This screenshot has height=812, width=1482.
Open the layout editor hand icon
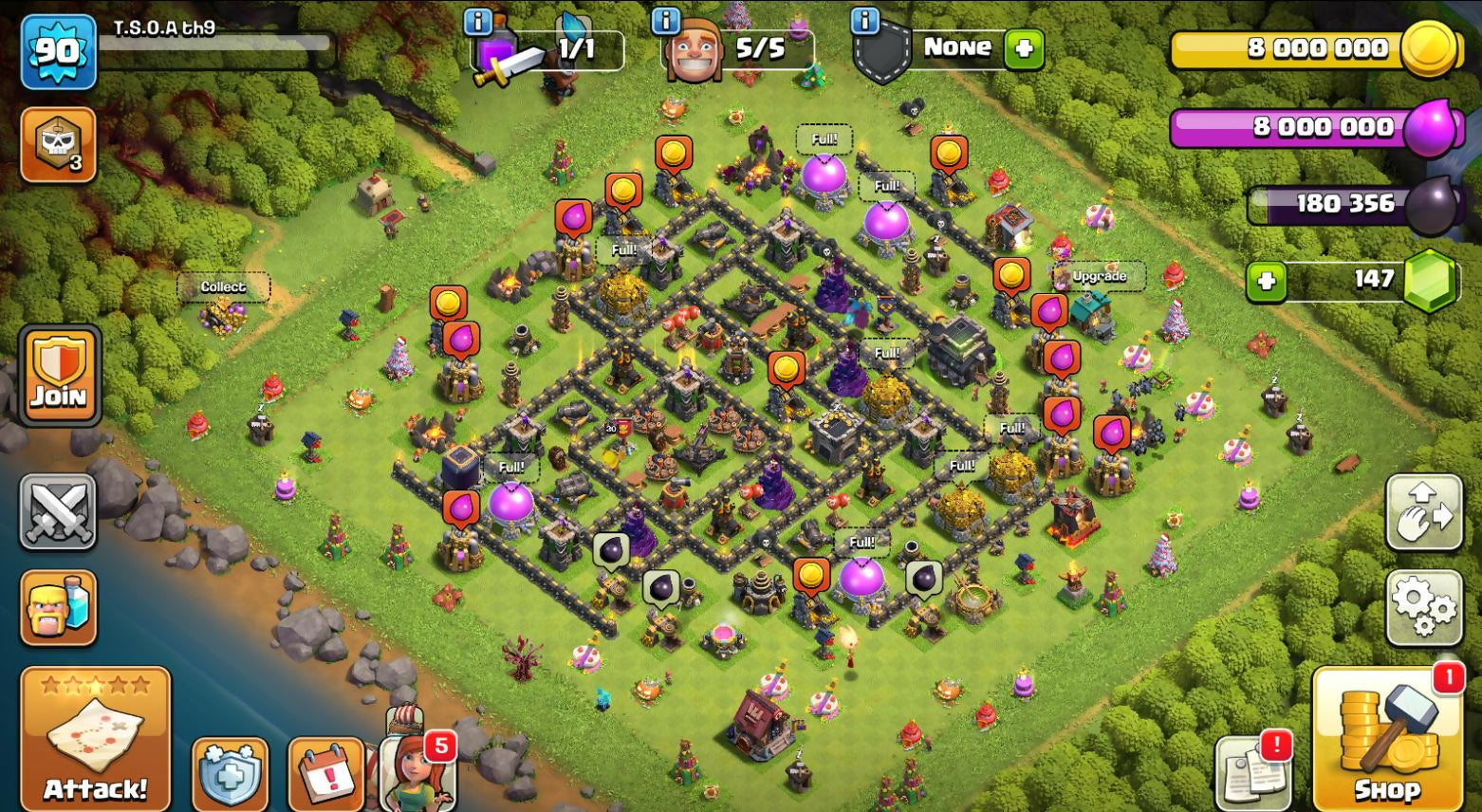pyautogui.click(x=1423, y=512)
